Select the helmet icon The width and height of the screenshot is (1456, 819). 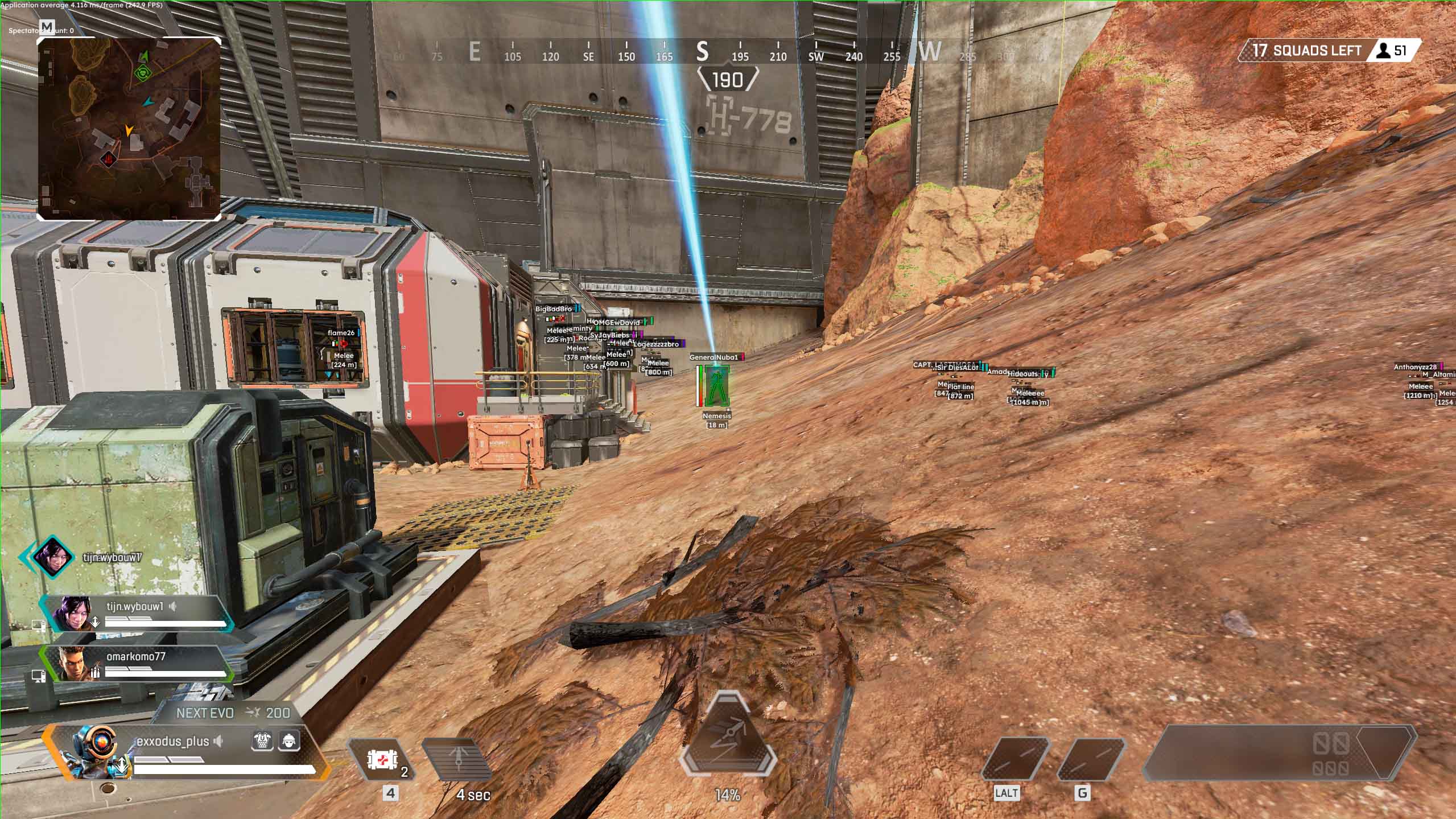click(x=289, y=741)
